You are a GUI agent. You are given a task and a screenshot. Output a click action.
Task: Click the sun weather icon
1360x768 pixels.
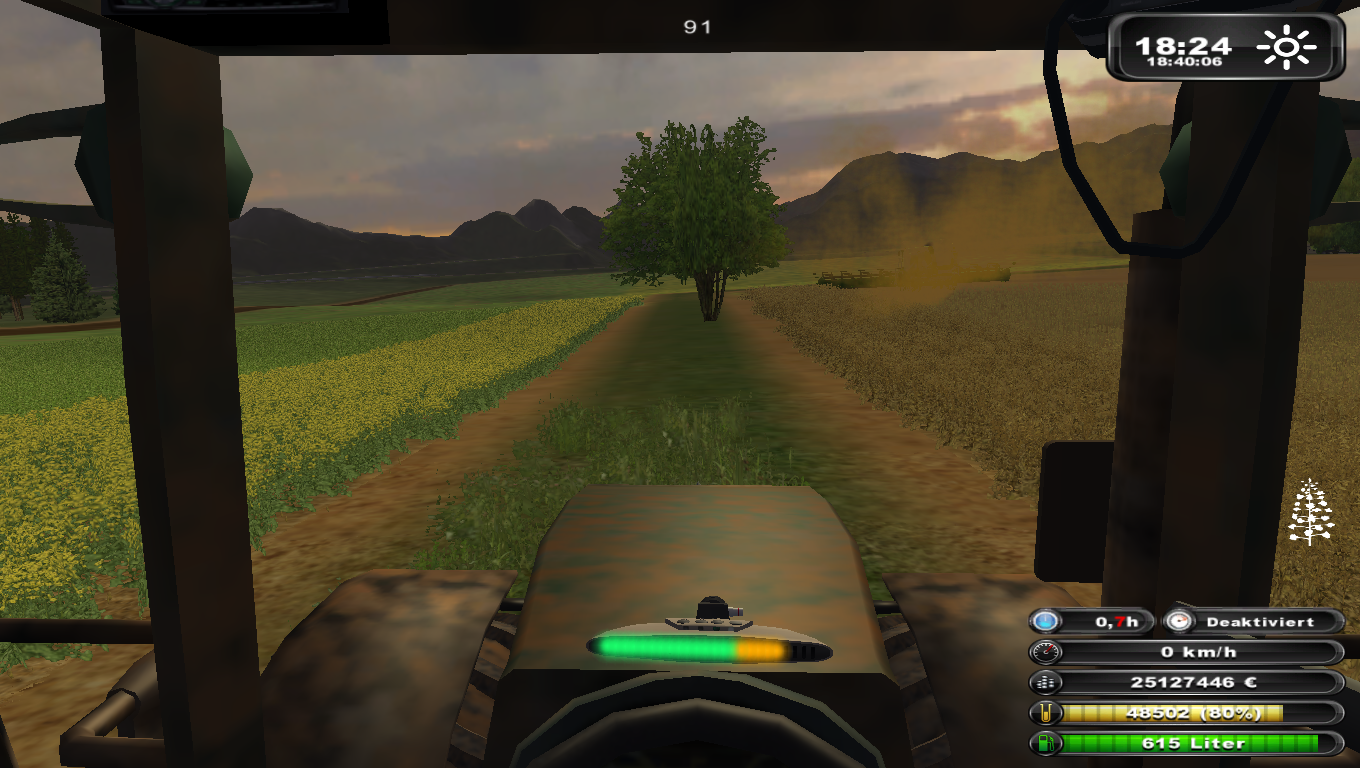tap(1287, 47)
